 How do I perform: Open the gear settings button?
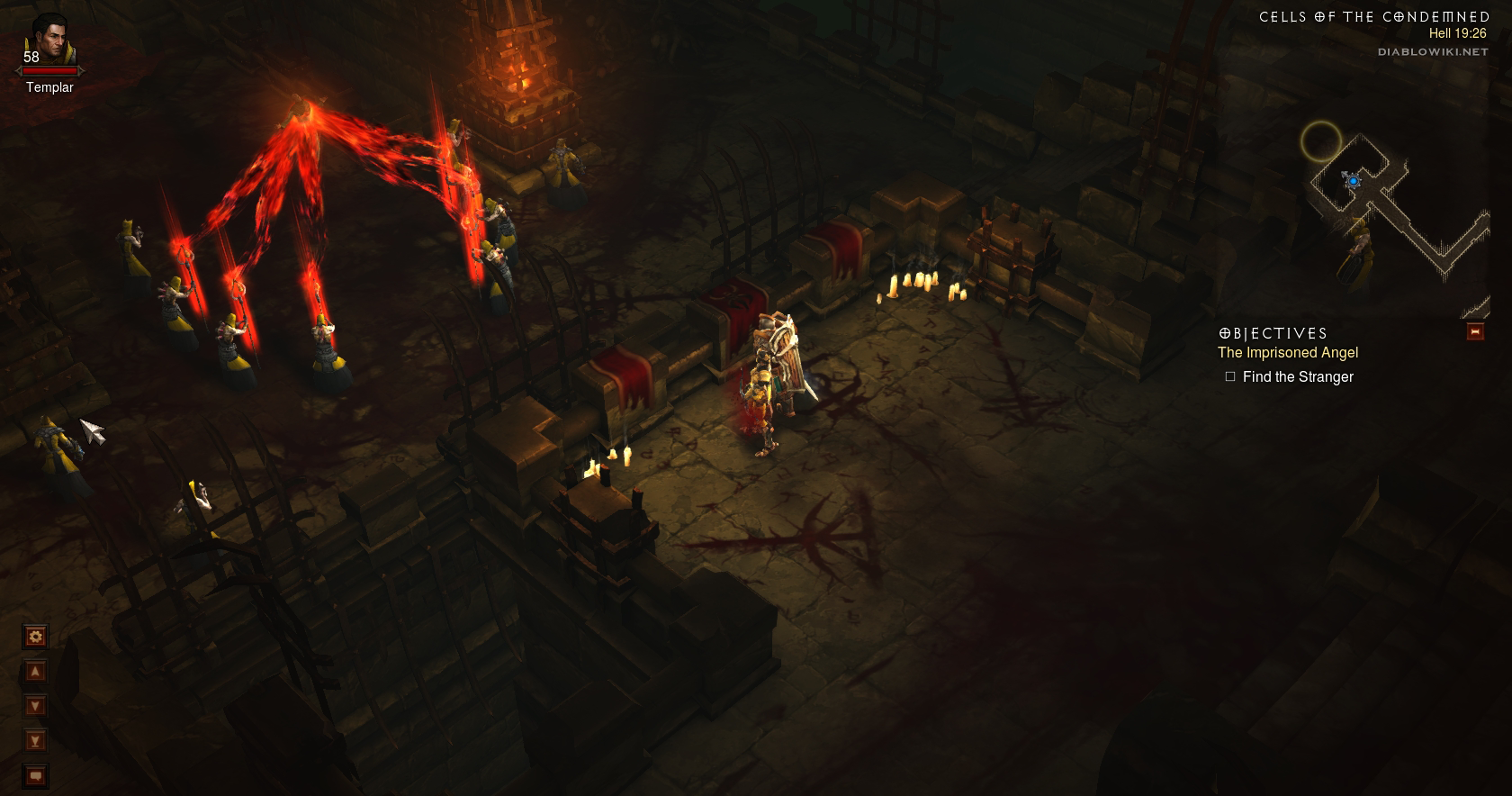35,638
